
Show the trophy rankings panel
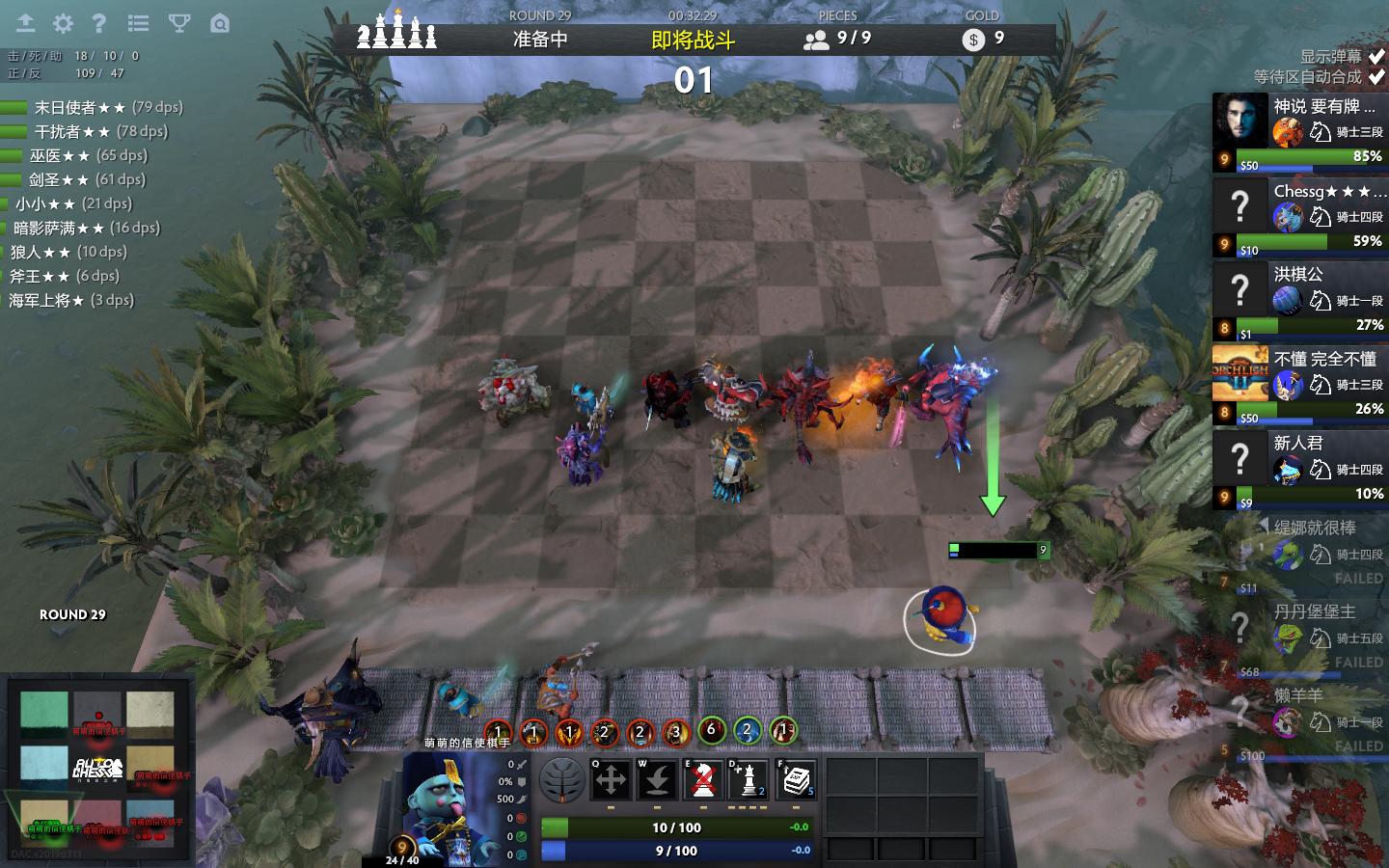(x=179, y=23)
